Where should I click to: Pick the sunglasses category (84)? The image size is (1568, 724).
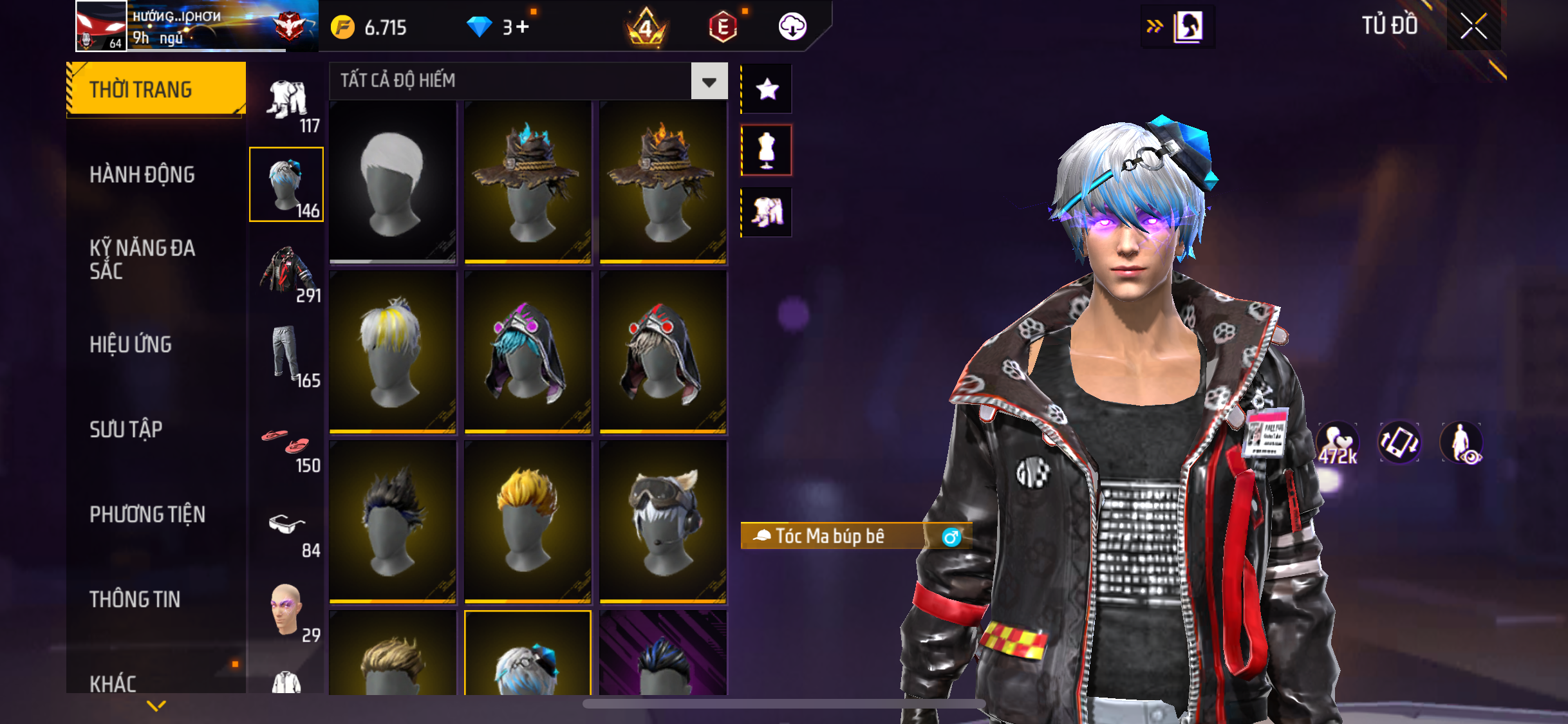pos(287,529)
